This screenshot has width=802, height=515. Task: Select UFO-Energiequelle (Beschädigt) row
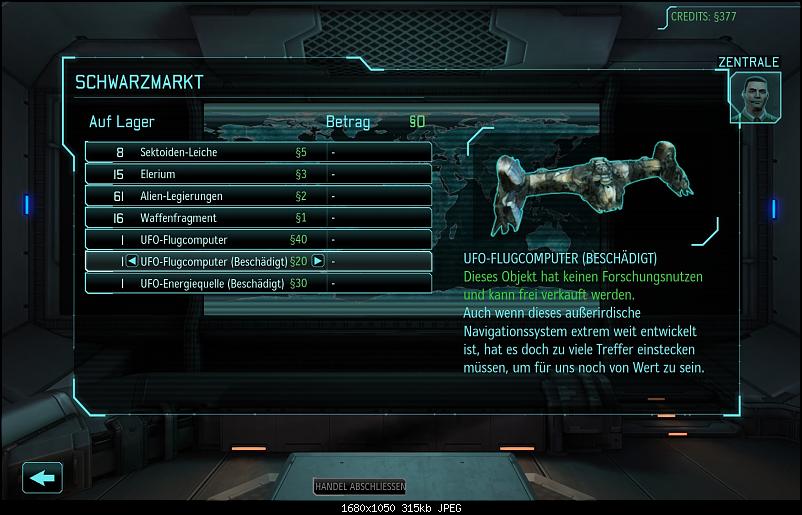(x=258, y=283)
